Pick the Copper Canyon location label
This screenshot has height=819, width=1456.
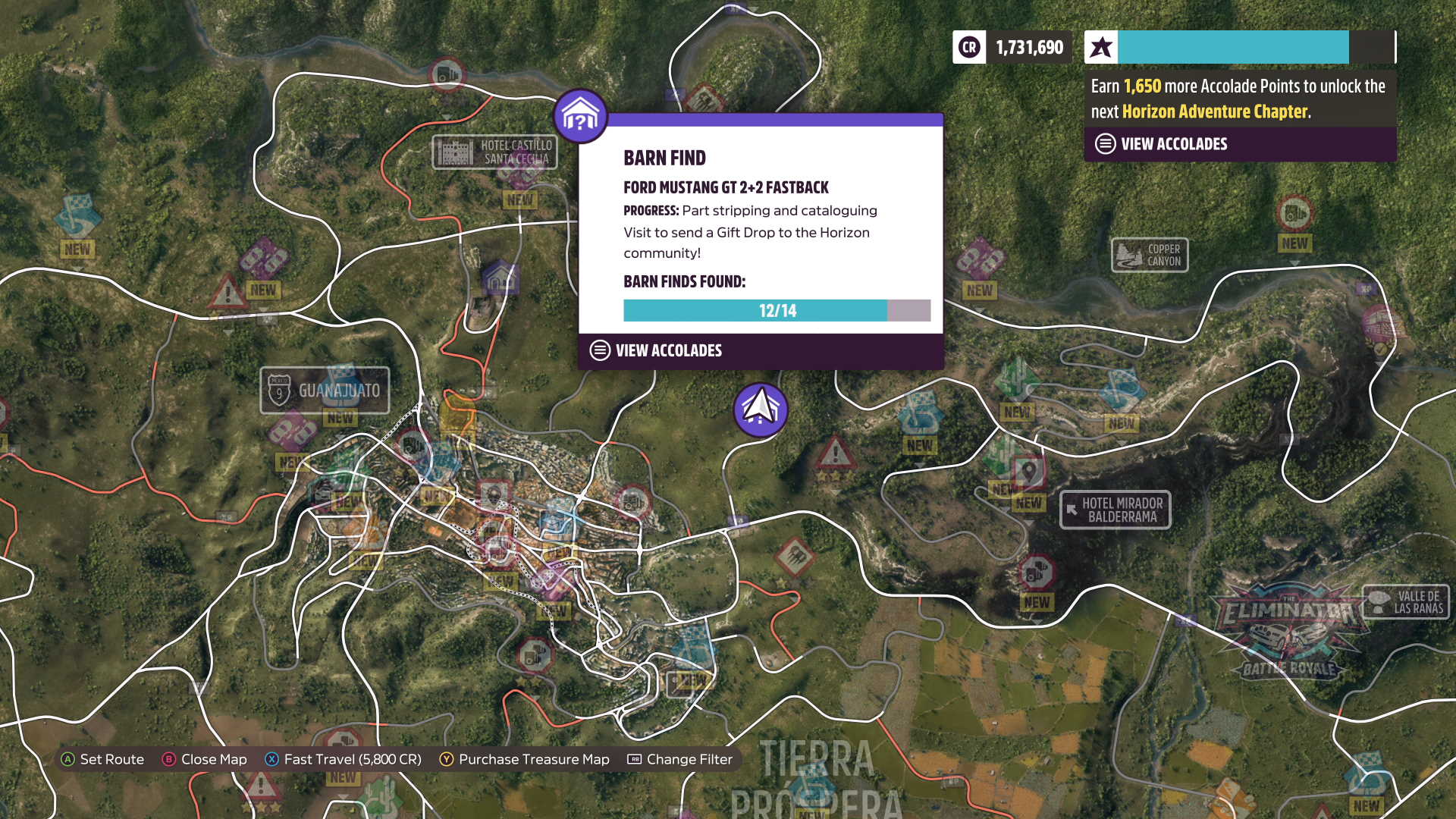pos(1150,255)
